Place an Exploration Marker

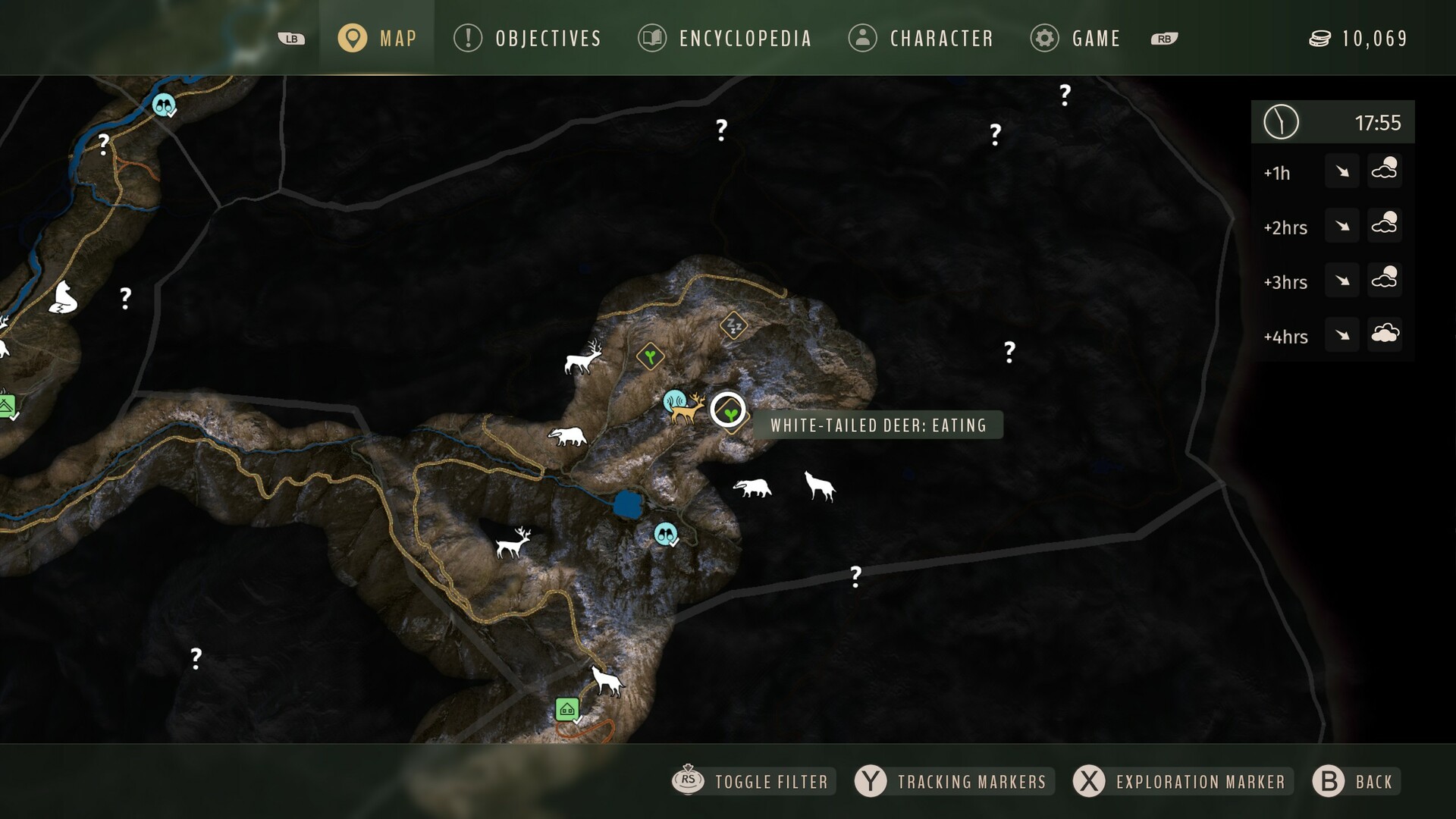click(x=1178, y=781)
